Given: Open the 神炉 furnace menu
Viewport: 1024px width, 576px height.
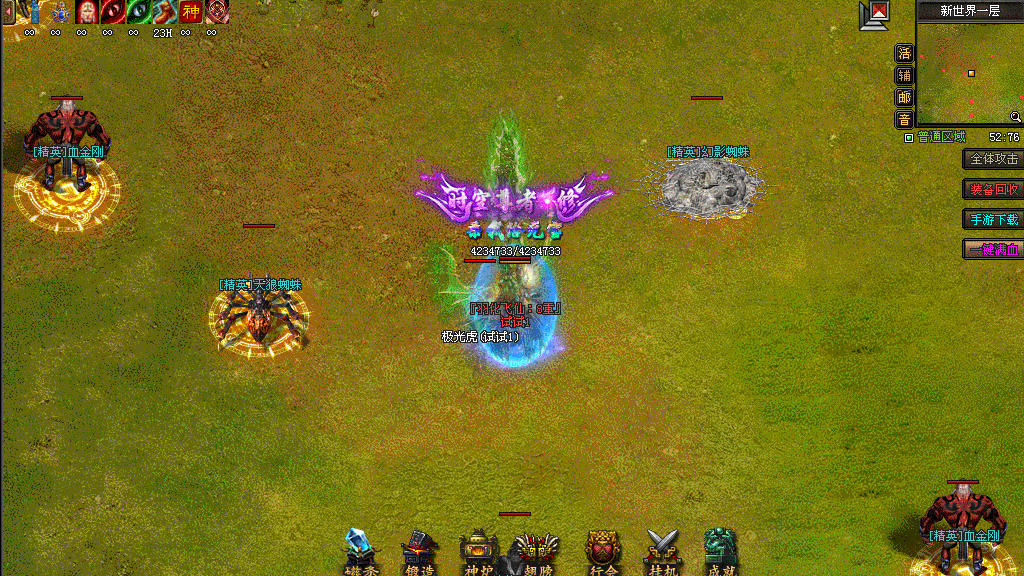Looking at the screenshot, I should click(478, 552).
